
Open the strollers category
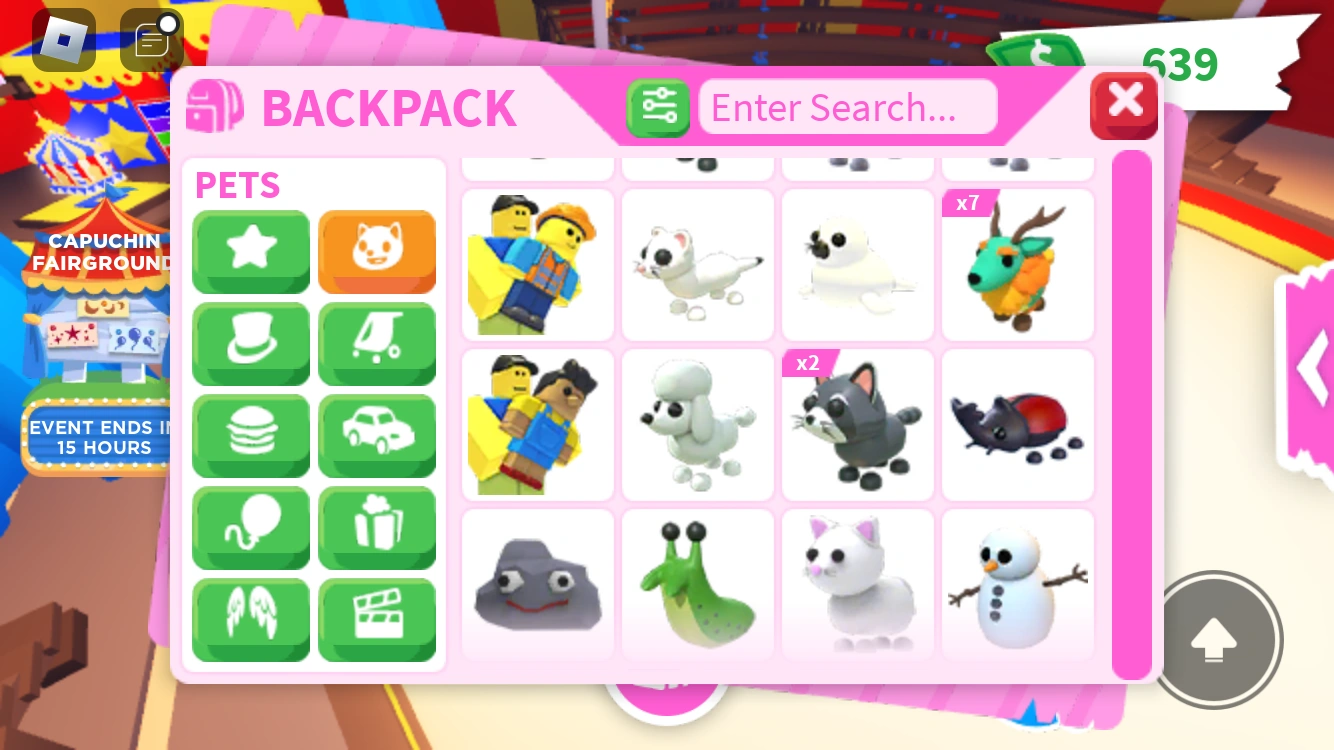376,344
